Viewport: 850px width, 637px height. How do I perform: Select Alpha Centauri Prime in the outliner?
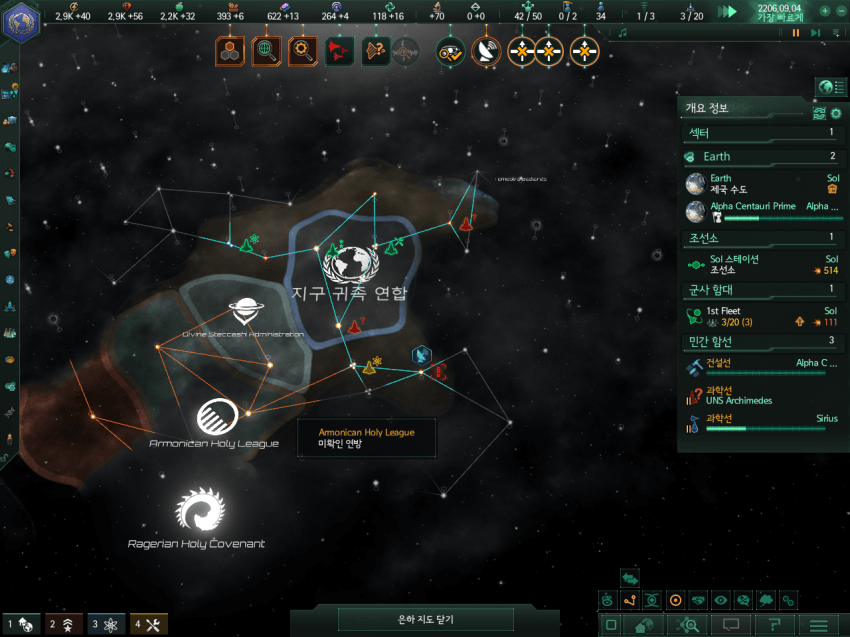click(x=762, y=211)
